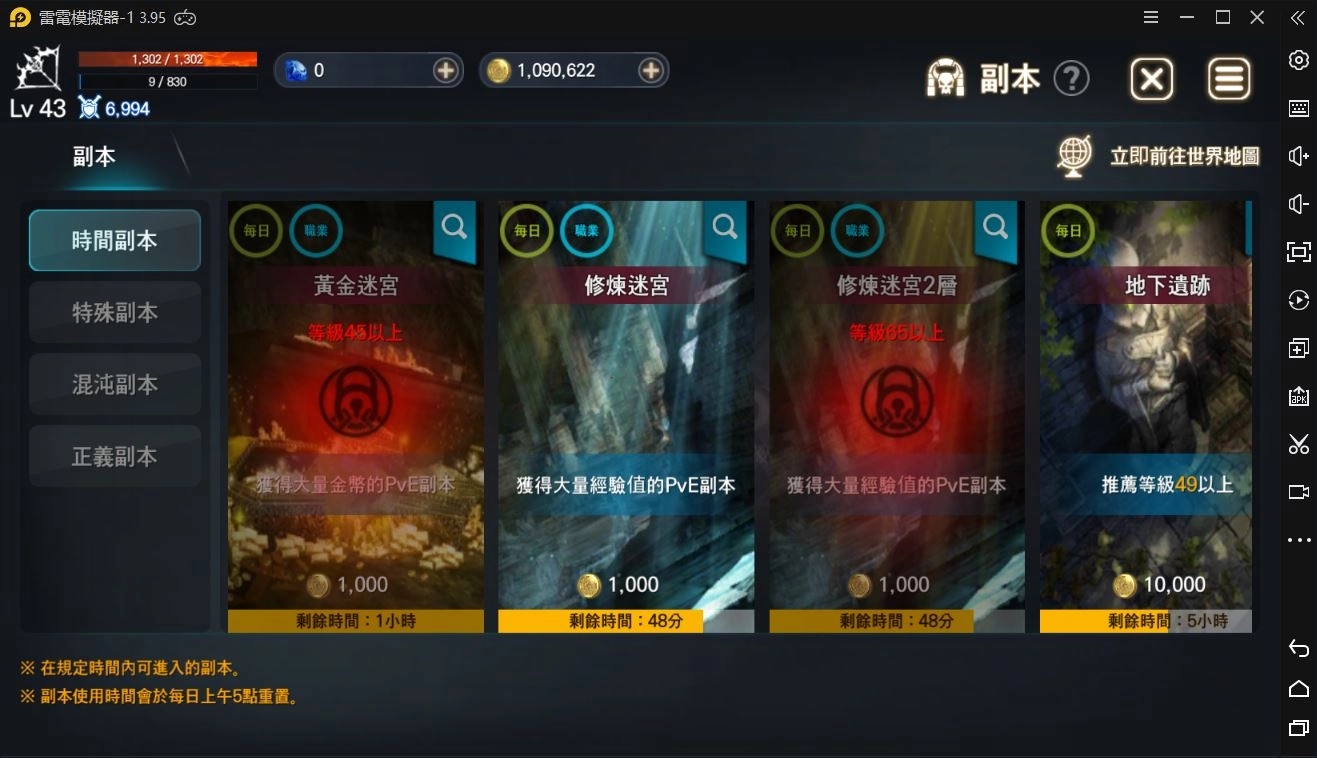Screen dimensions: 1317x758
Task: Select the 每日 badge on 地下遺跡 card
Action: coord(1066,229)
